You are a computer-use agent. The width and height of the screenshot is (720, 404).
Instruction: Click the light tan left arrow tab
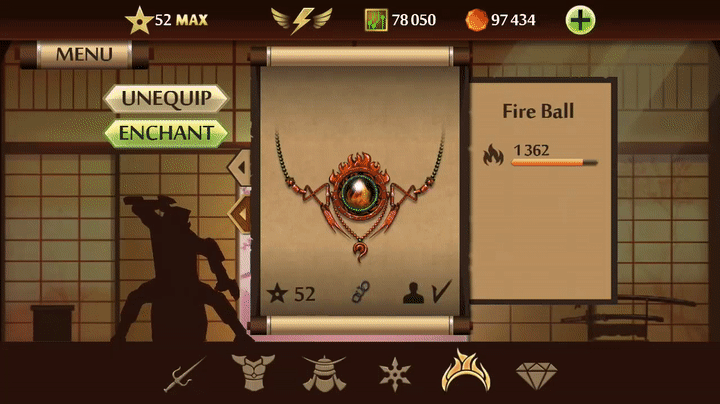point(241,164)
